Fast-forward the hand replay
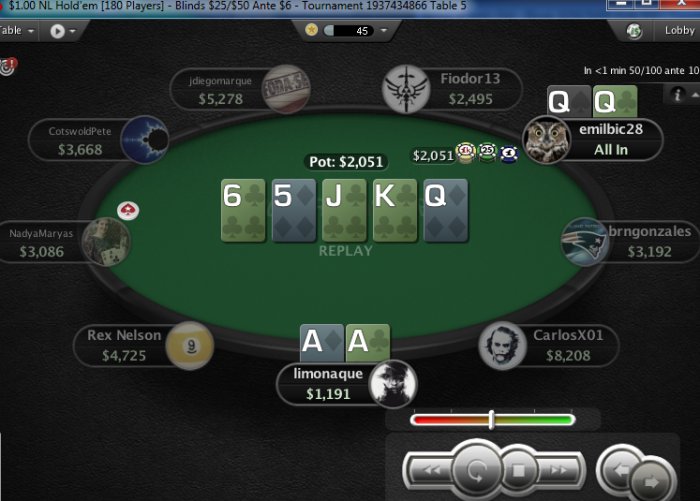700x501 pixels. click(x=561, y=469)
